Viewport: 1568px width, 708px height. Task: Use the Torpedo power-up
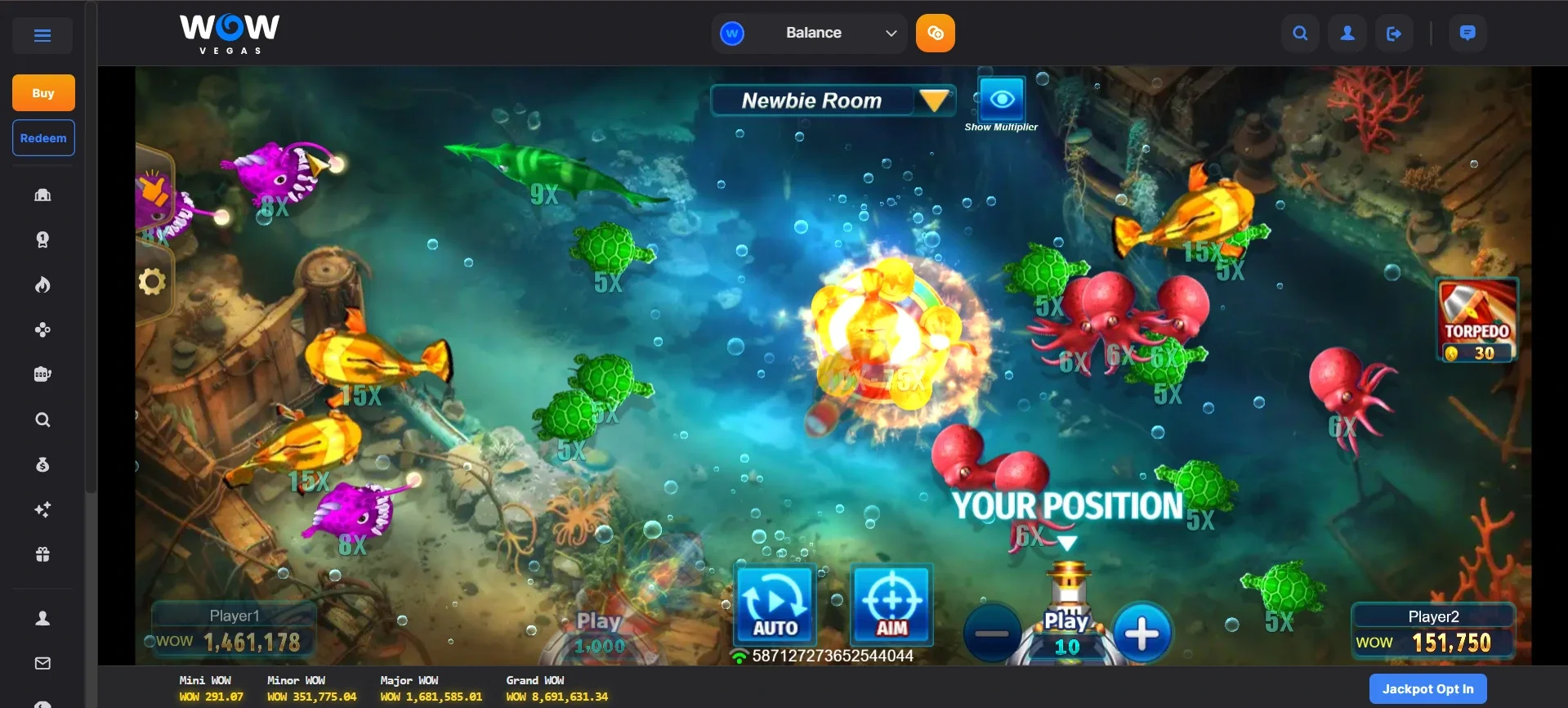tap(1476, 320)
